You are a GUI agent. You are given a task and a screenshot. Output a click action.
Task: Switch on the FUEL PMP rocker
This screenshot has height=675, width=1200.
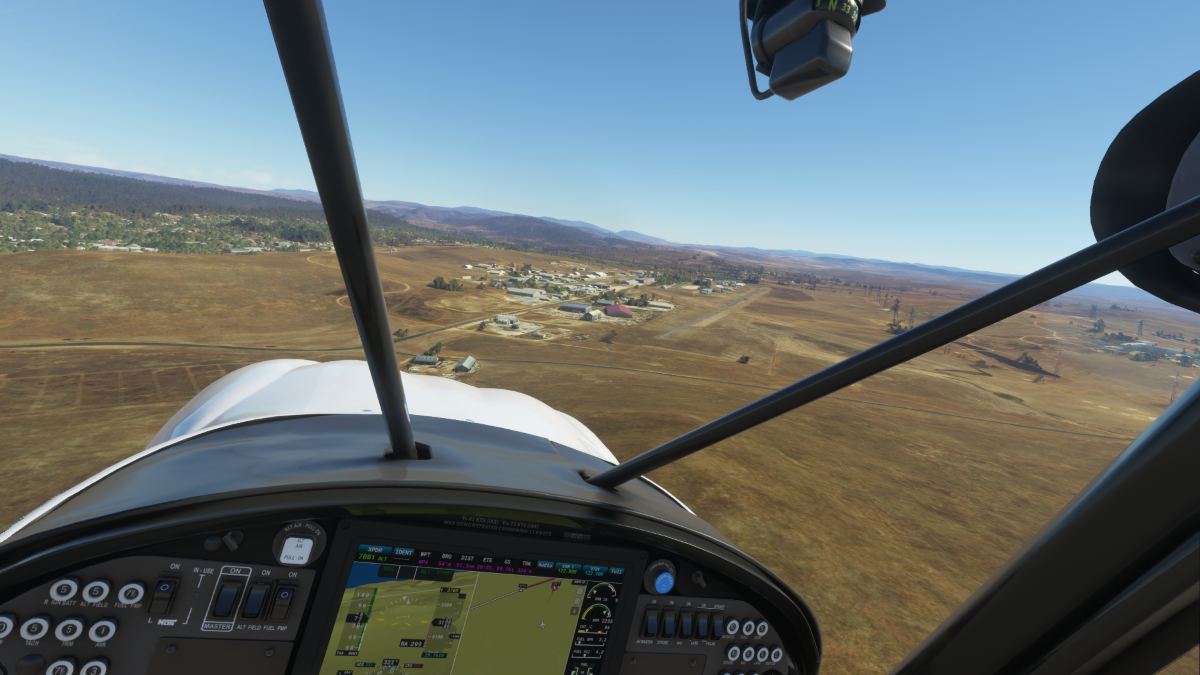(x=283, y=602)
